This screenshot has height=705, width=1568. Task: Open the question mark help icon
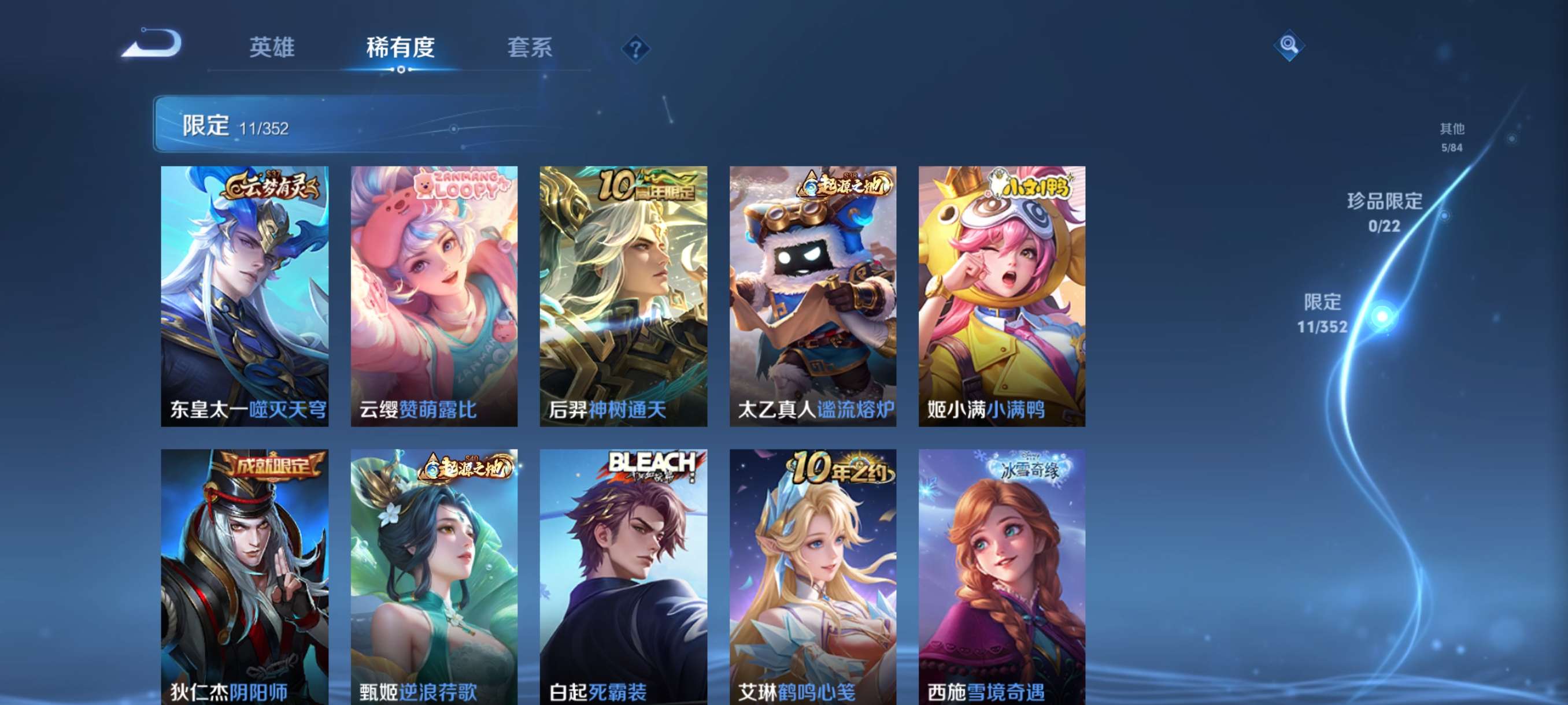click(x=637, y=49)
